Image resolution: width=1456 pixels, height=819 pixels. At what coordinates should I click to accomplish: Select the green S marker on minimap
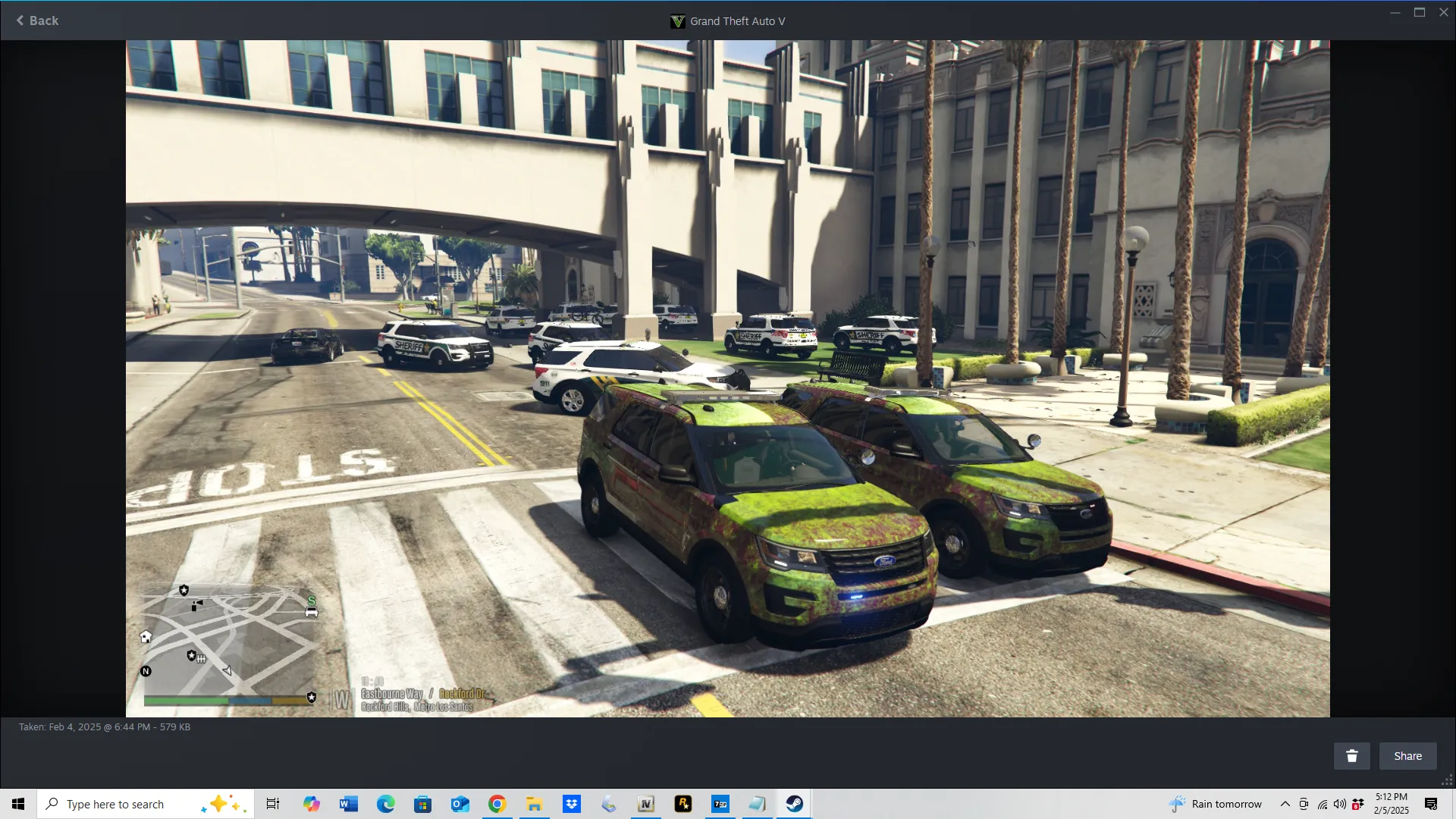311,601
